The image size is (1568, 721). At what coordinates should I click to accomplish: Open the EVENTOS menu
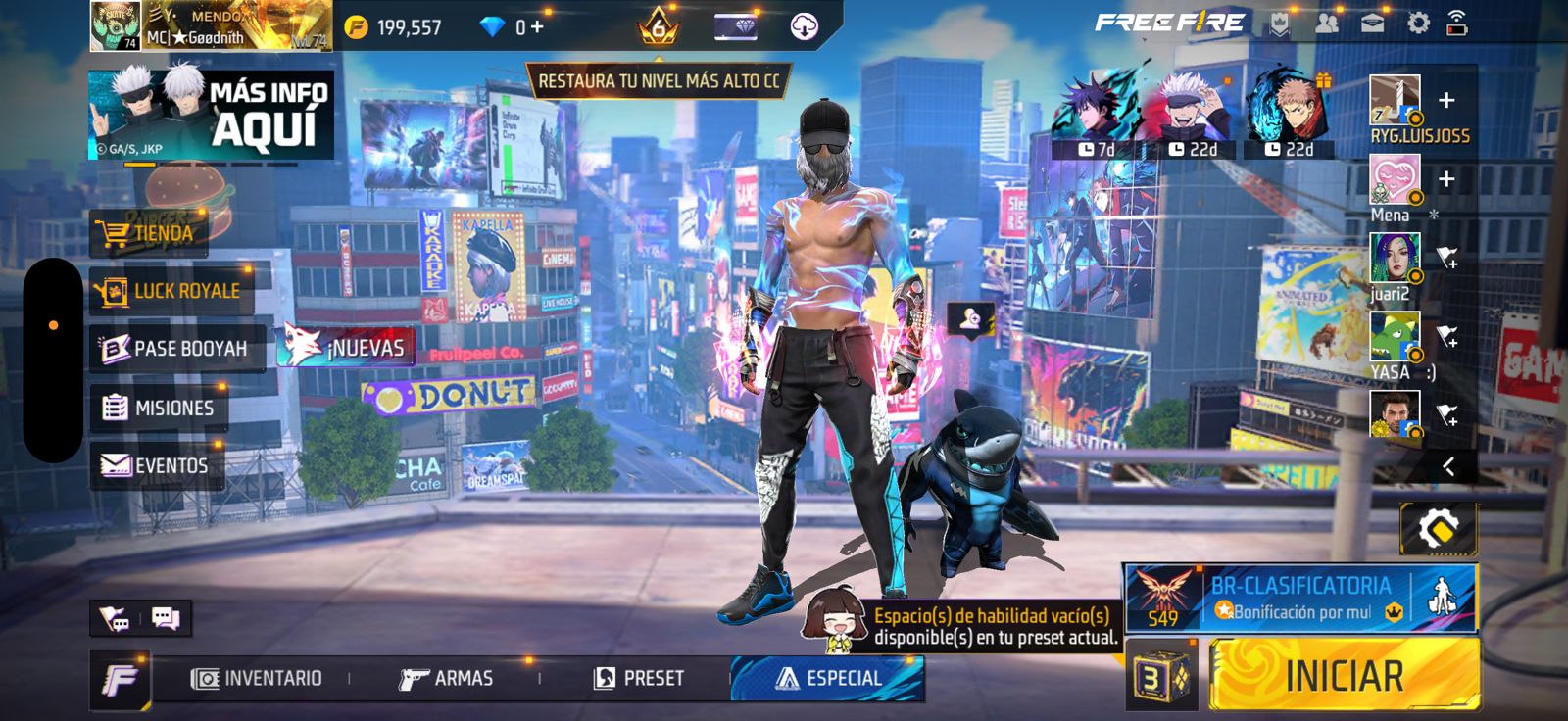156,465
